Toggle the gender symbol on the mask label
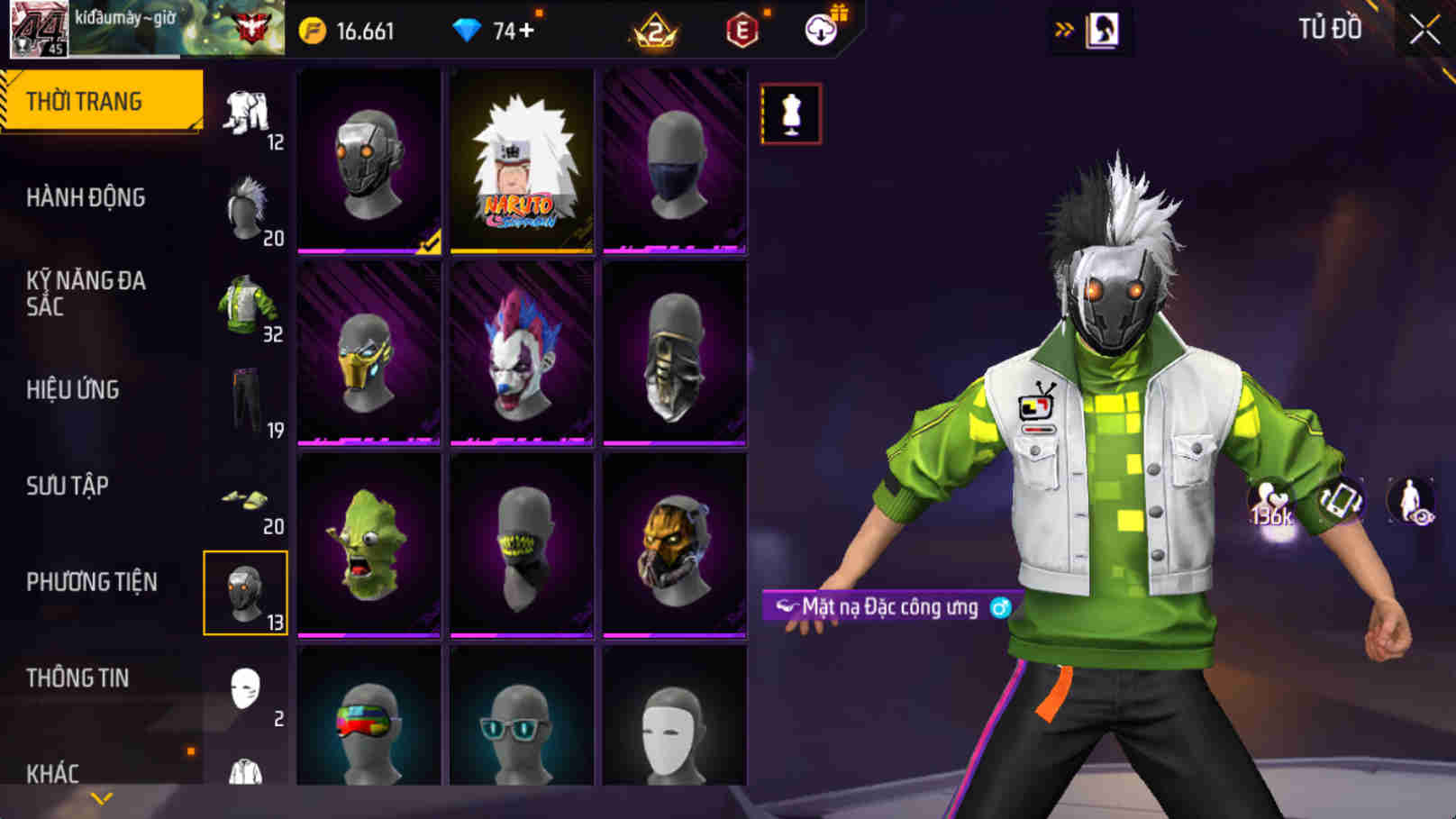The height and width of the screenshot is (819, 1456). (x=1000, y=607)
